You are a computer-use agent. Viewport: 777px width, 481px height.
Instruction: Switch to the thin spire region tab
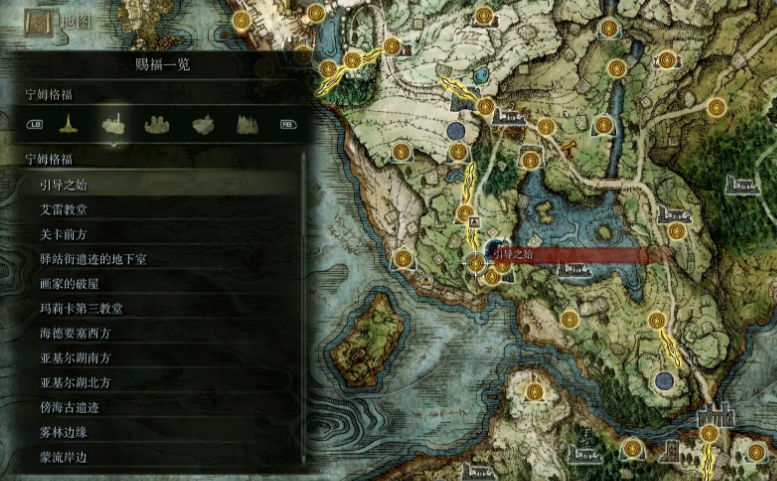point(68,124)
